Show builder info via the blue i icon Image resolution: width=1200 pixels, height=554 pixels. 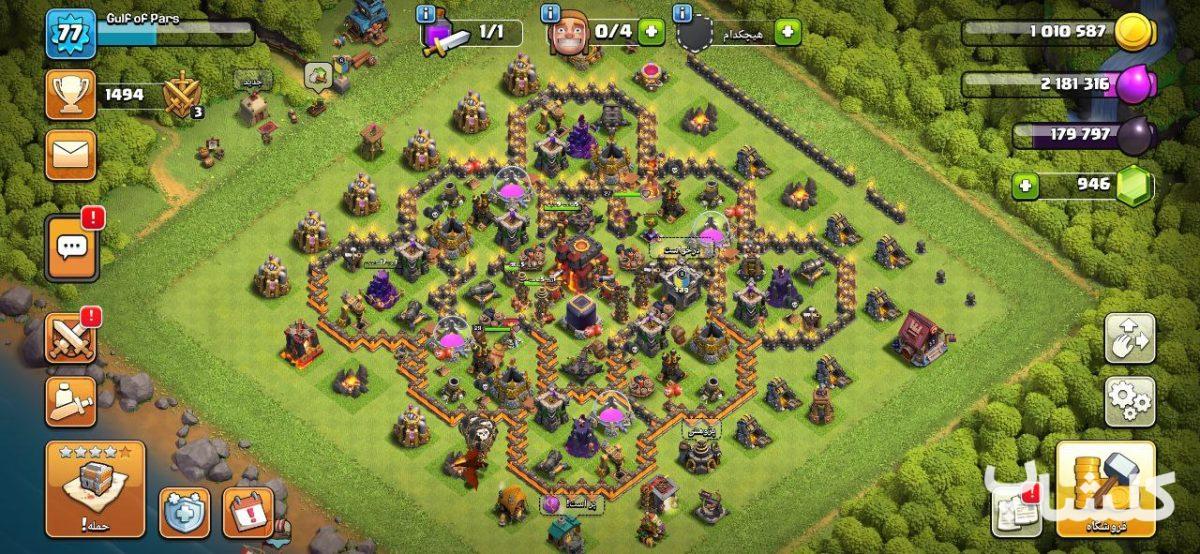point(551,14)
